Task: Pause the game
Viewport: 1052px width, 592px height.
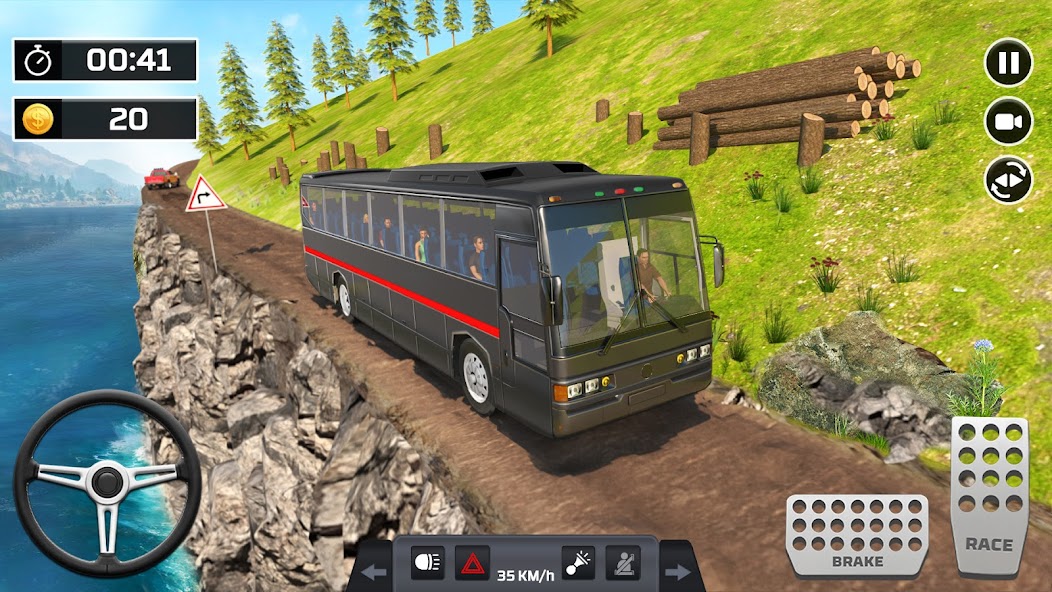Action: coord(1008,63)
